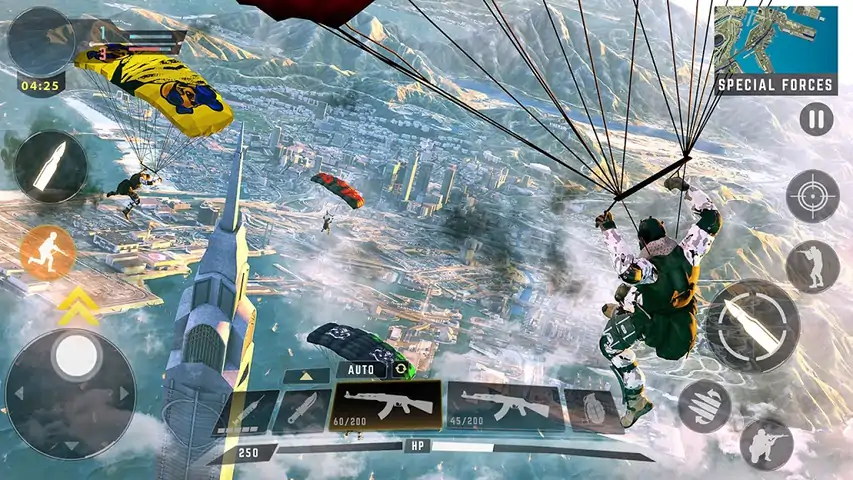Image resolution: width=853 pixels, height=480 pixels.
Task: Toggle the orange running sprint button
Action: click(x=48, y=252)
